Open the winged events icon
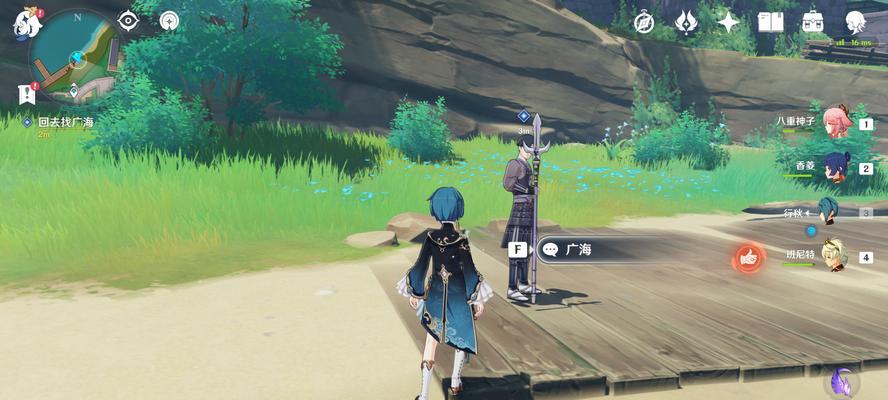The width and height of the screenshot is (888, 400). [x=687, y=22]
